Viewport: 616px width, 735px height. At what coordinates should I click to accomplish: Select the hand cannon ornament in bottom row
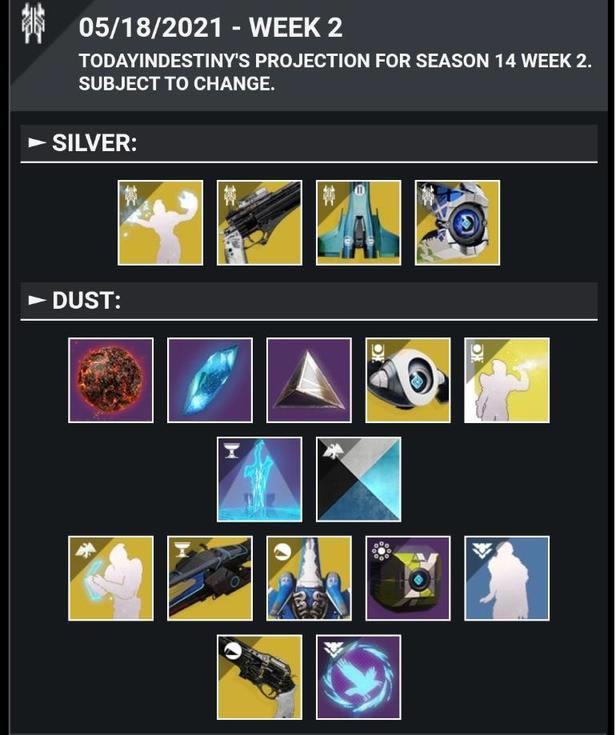click(259, 677)
